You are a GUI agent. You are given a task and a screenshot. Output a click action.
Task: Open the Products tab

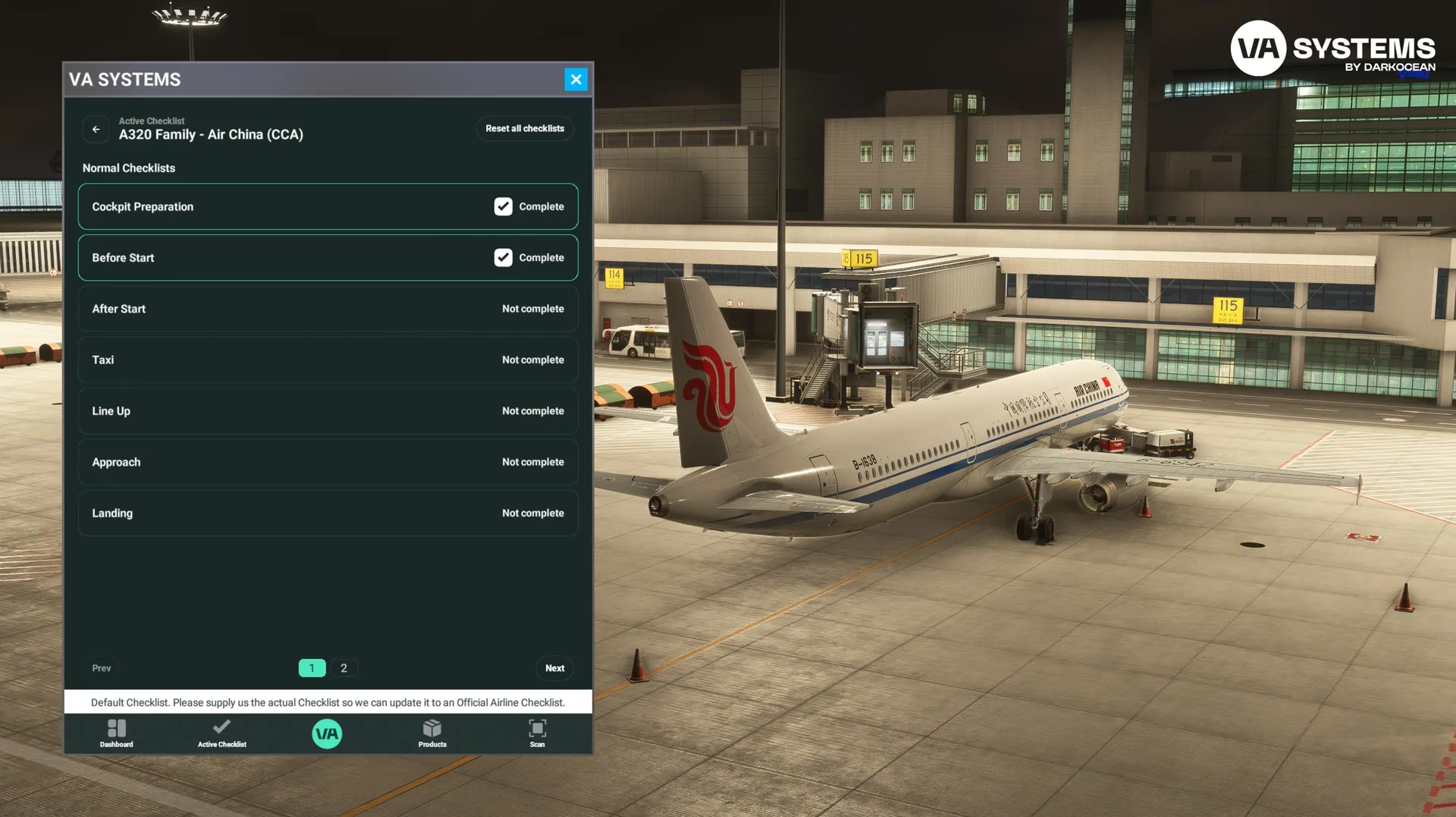[432, 734]
